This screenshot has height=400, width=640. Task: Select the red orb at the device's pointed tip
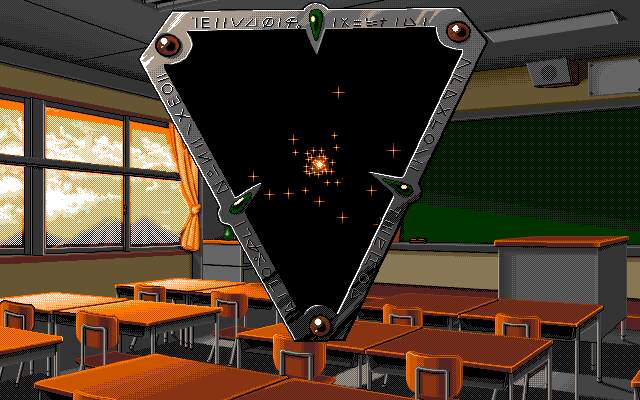pyautogui.click(x=319, y=322)
